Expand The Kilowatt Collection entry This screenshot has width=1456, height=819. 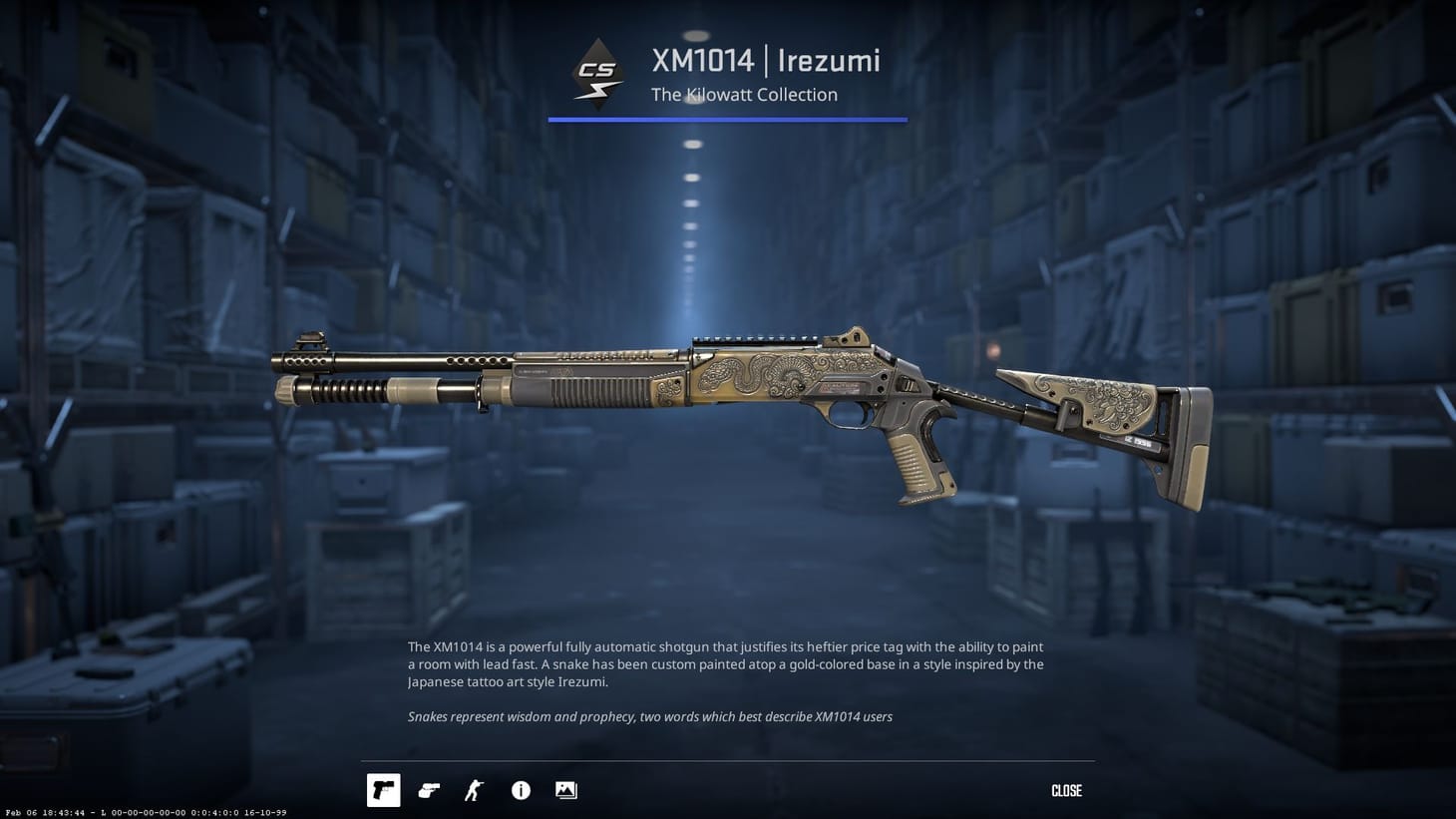744,94
